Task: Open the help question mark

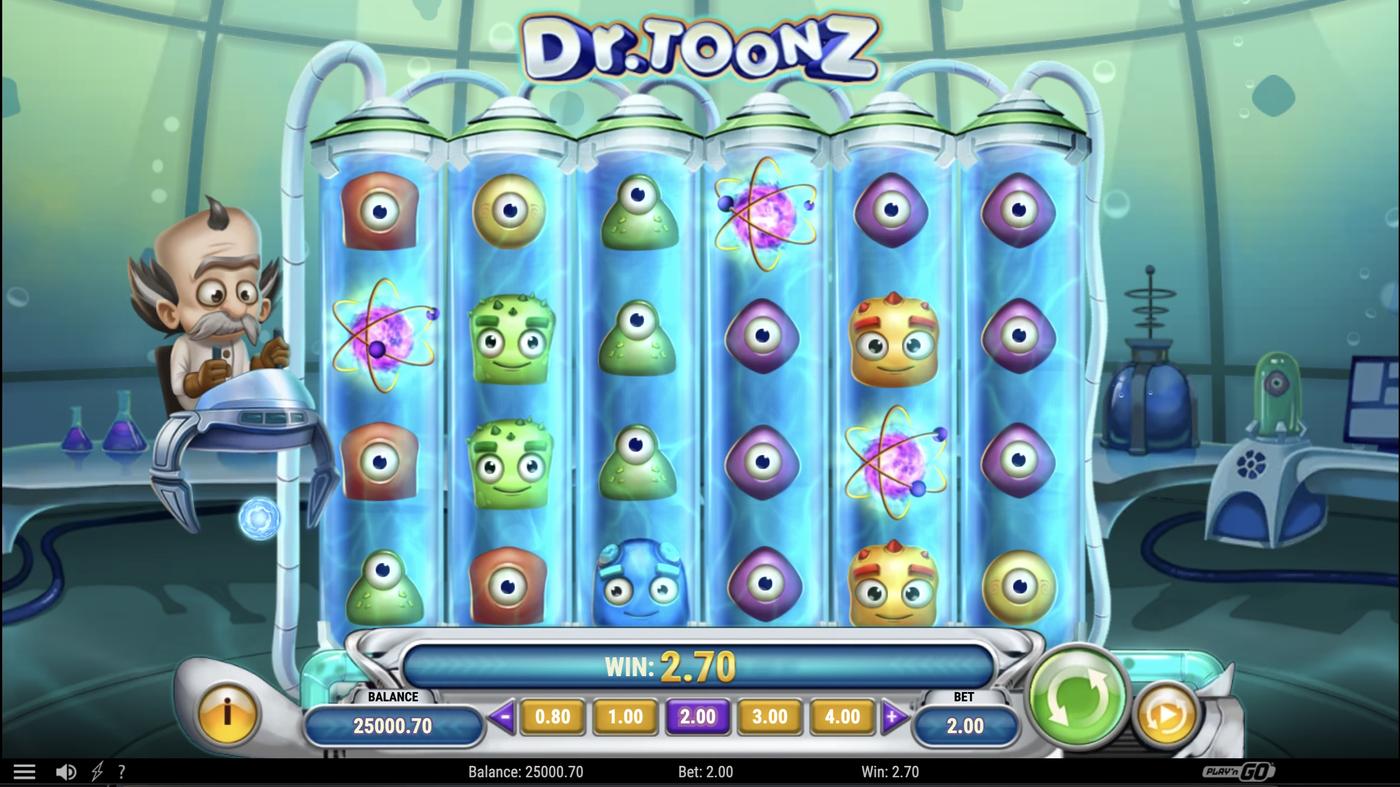Action: click(122, 770)
